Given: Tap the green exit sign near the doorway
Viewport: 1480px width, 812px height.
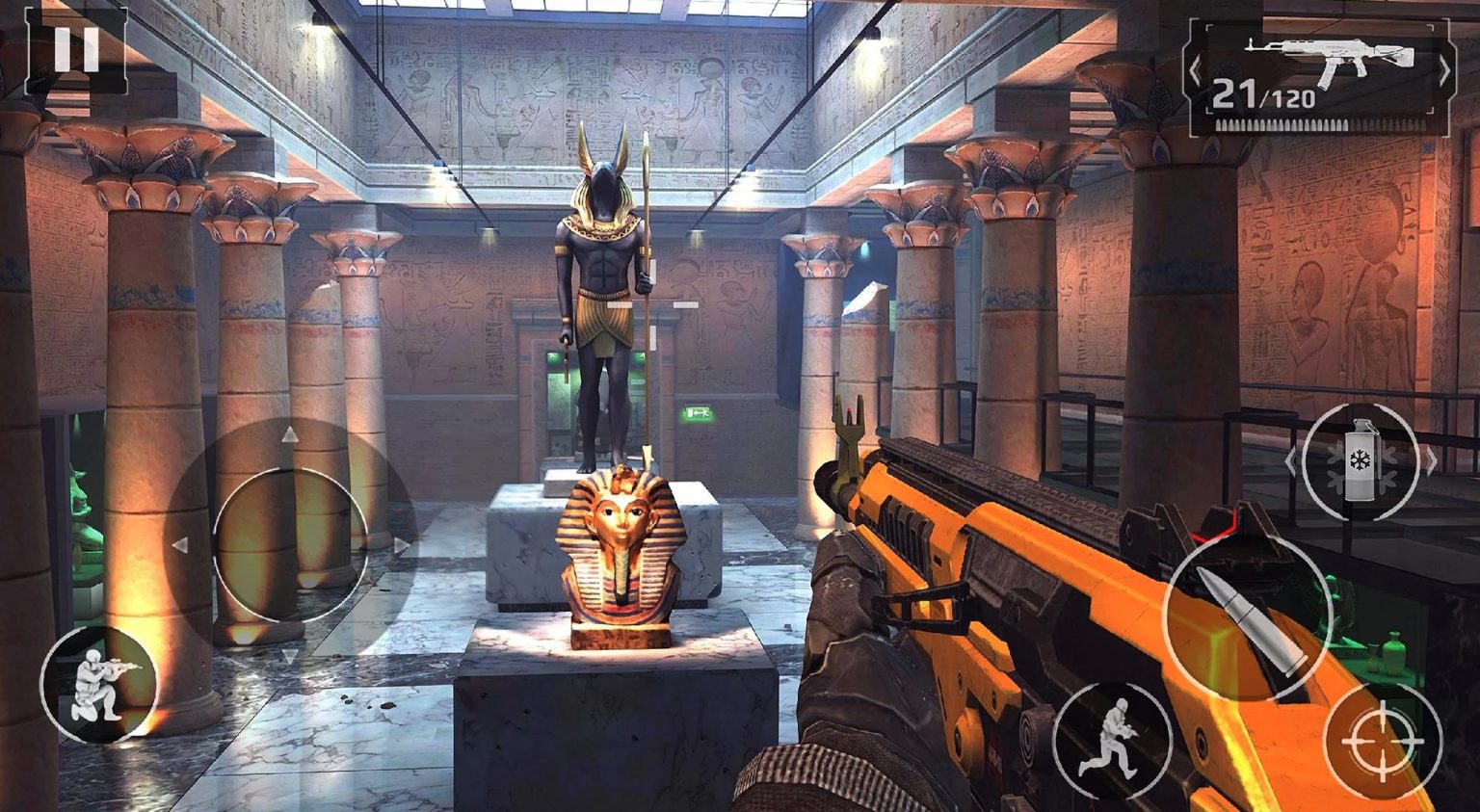Looking at the screenshot, I should point(696,412).
